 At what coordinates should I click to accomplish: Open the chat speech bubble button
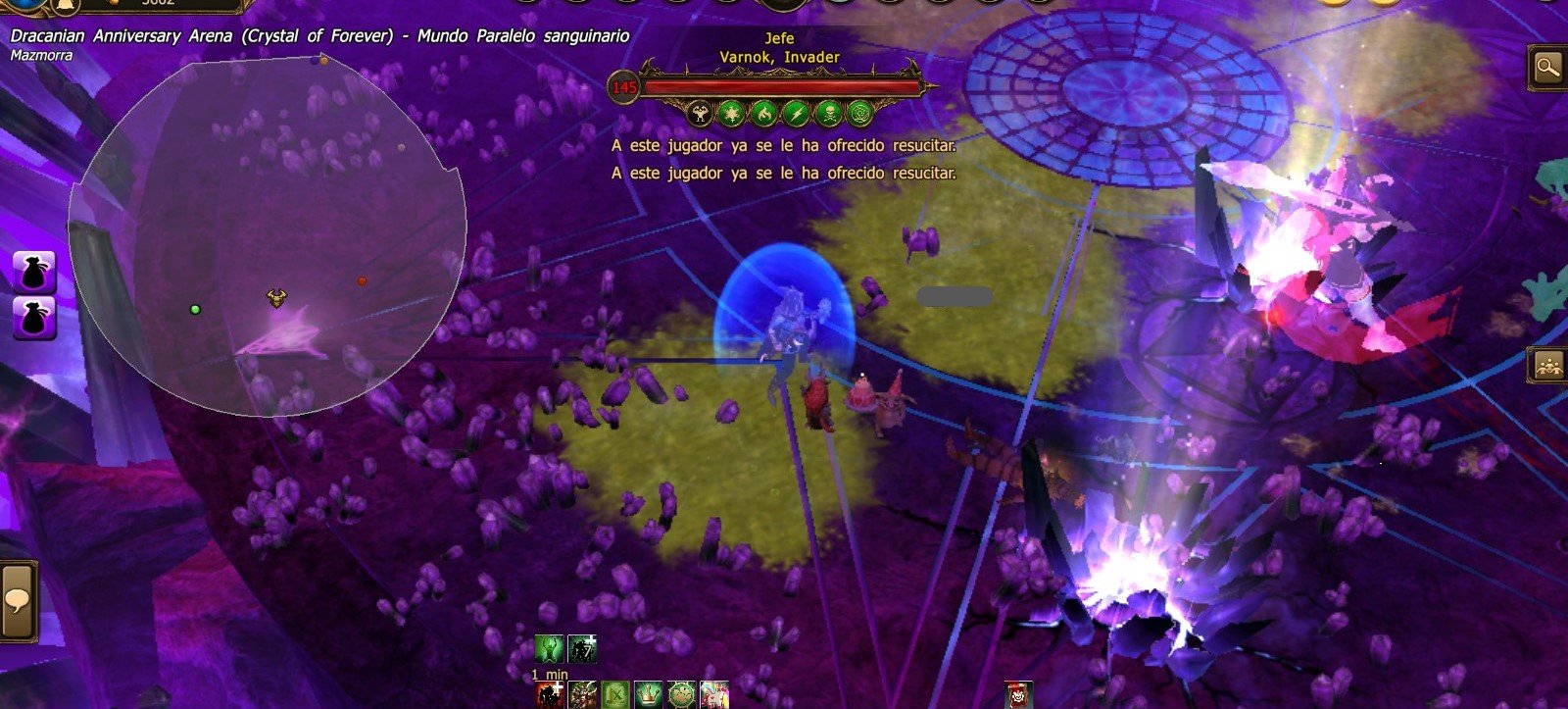tap(17, 599)
